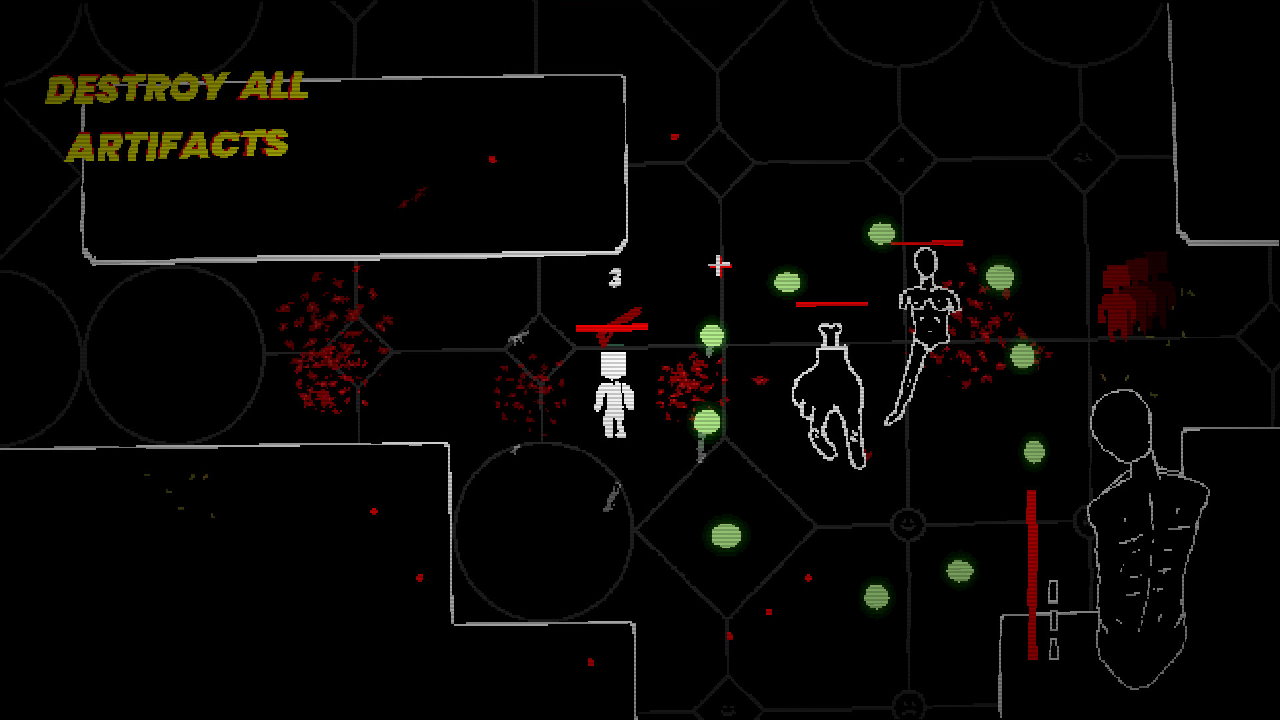
Task: Click the red targeting crosshair
Action: [x=719, y=265]
